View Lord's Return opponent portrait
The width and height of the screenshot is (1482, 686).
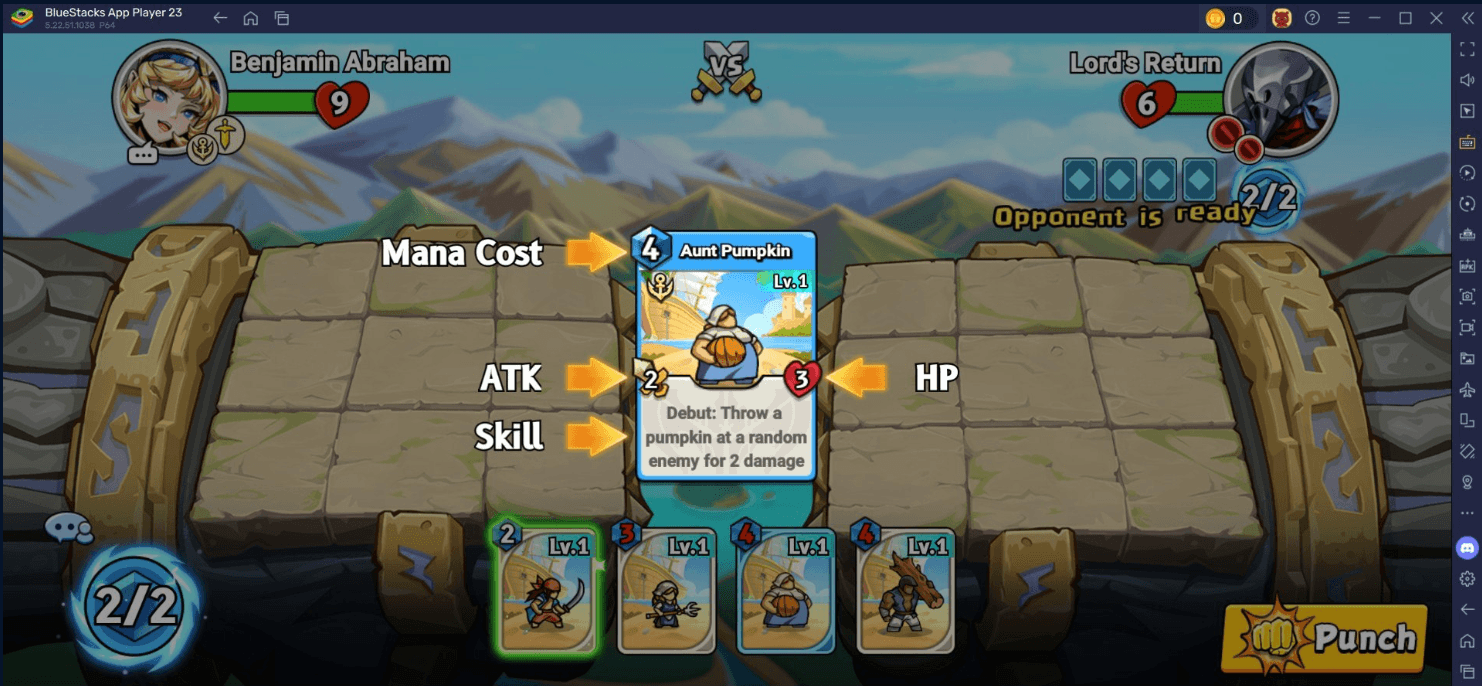coord(1282,97)
